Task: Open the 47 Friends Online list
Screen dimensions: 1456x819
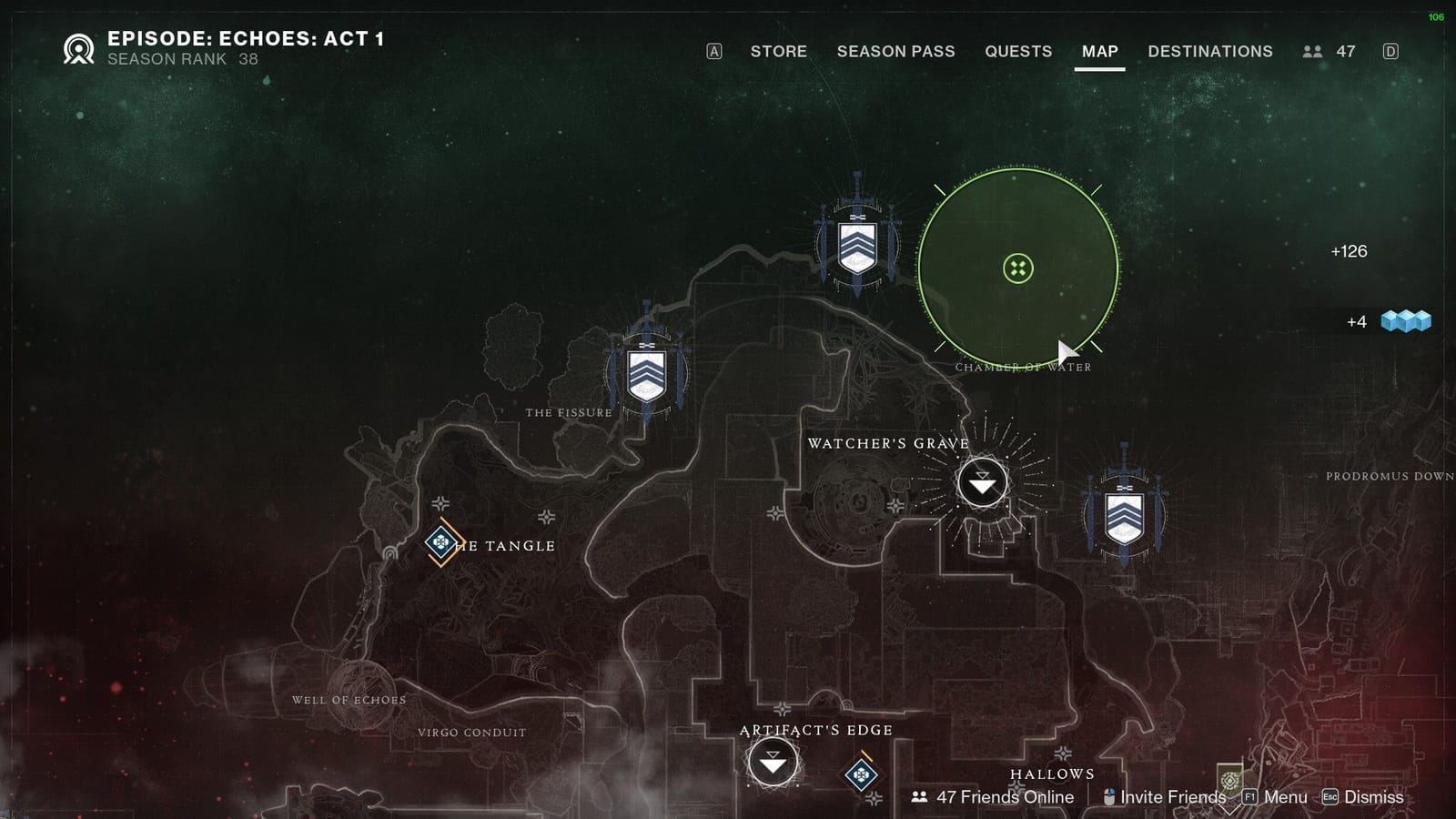Action: coord(1006,796)
